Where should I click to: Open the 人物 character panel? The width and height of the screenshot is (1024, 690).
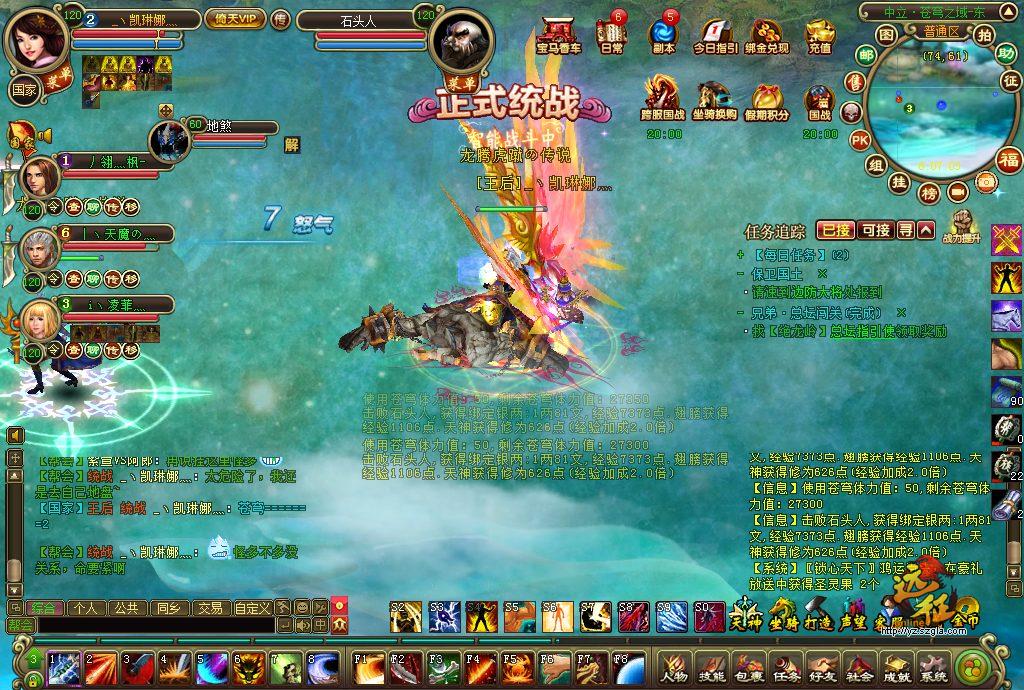(x=675, y=668)
